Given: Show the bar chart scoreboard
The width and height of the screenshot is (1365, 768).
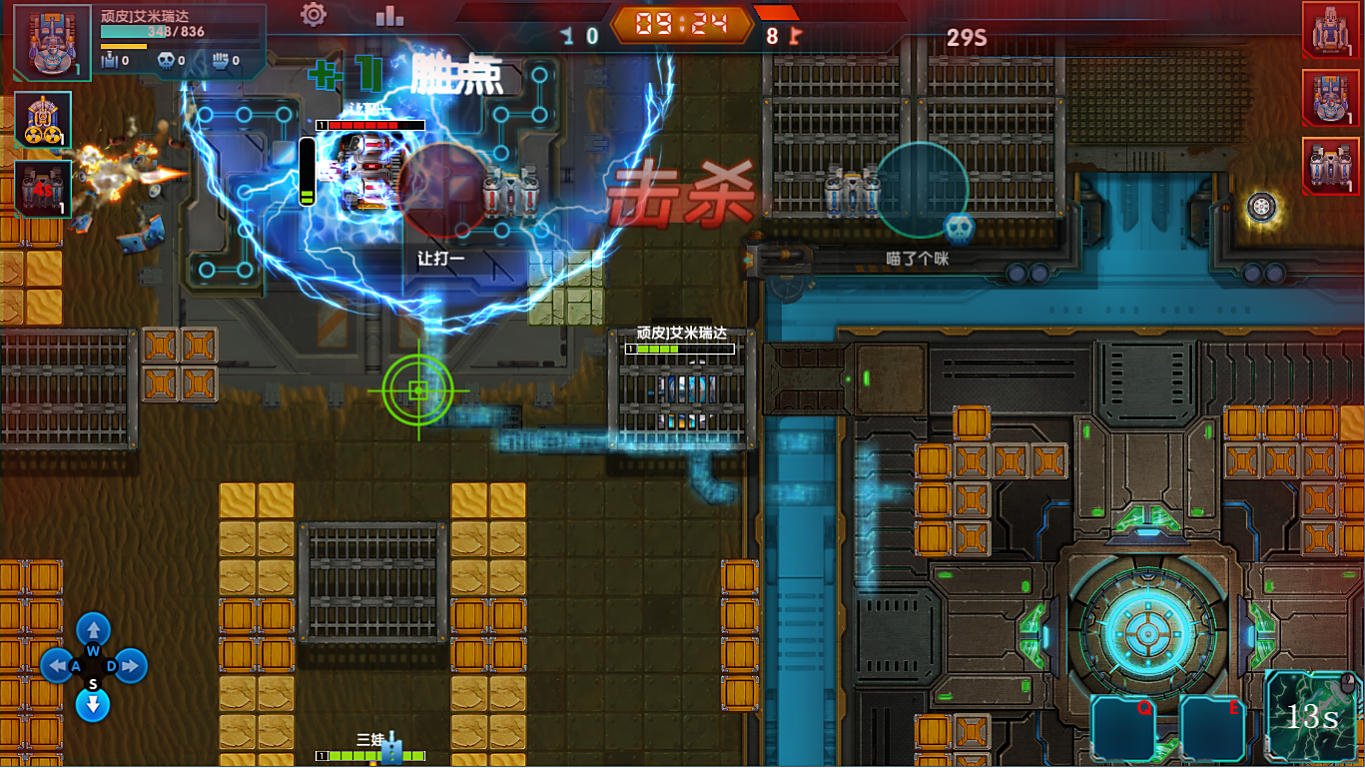Looking at the screenshot, I should tap(389, 15).
